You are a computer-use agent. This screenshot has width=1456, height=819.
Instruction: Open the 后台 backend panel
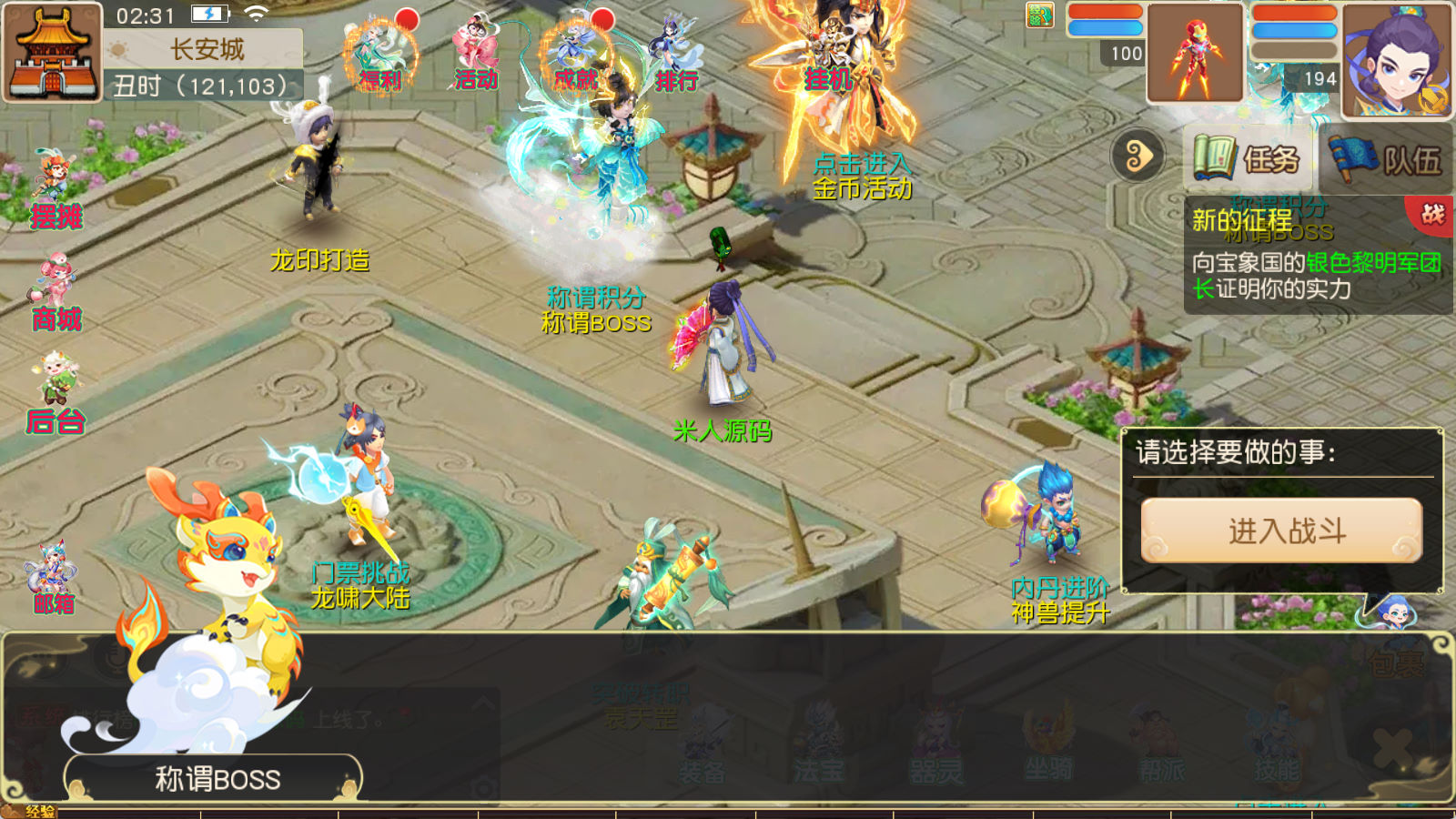(56, 397)
